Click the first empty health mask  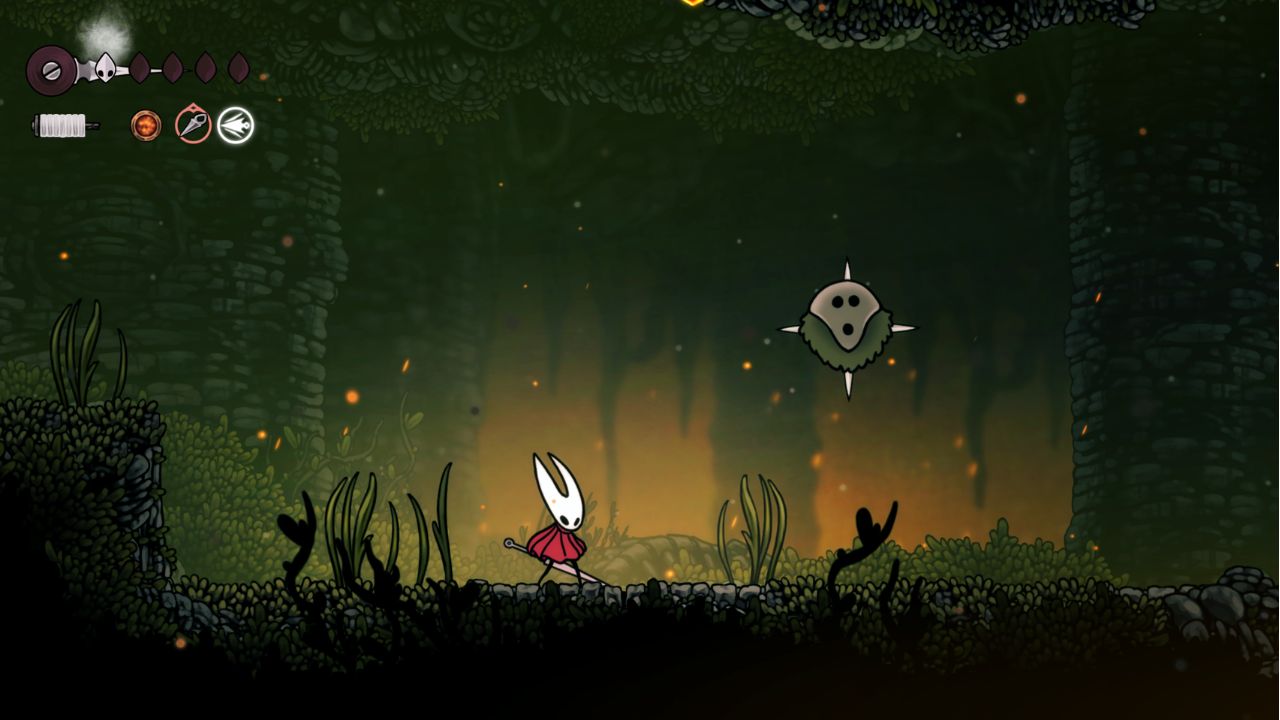click(139, 67)
